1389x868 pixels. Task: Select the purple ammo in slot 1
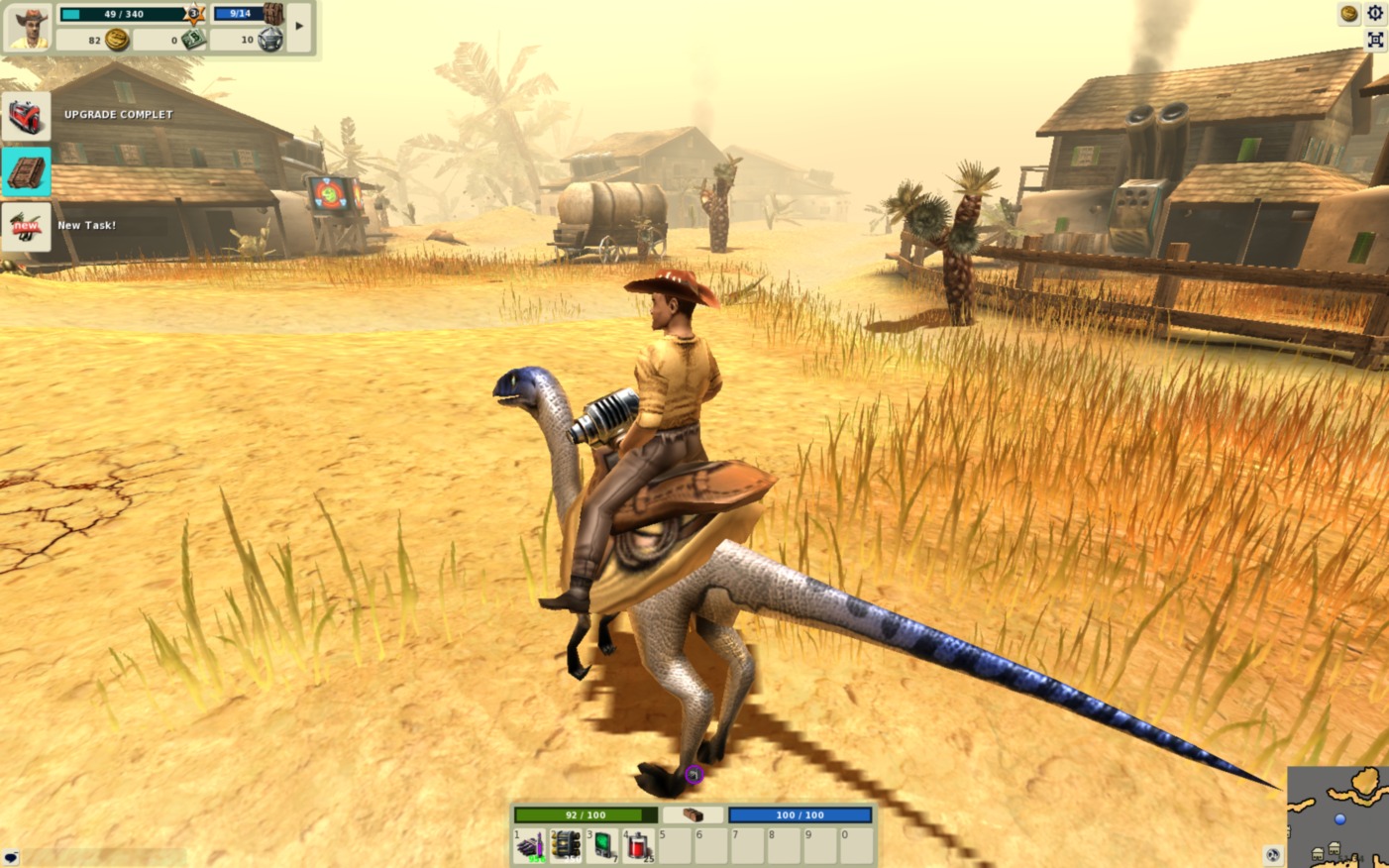[x=529, y=845]
